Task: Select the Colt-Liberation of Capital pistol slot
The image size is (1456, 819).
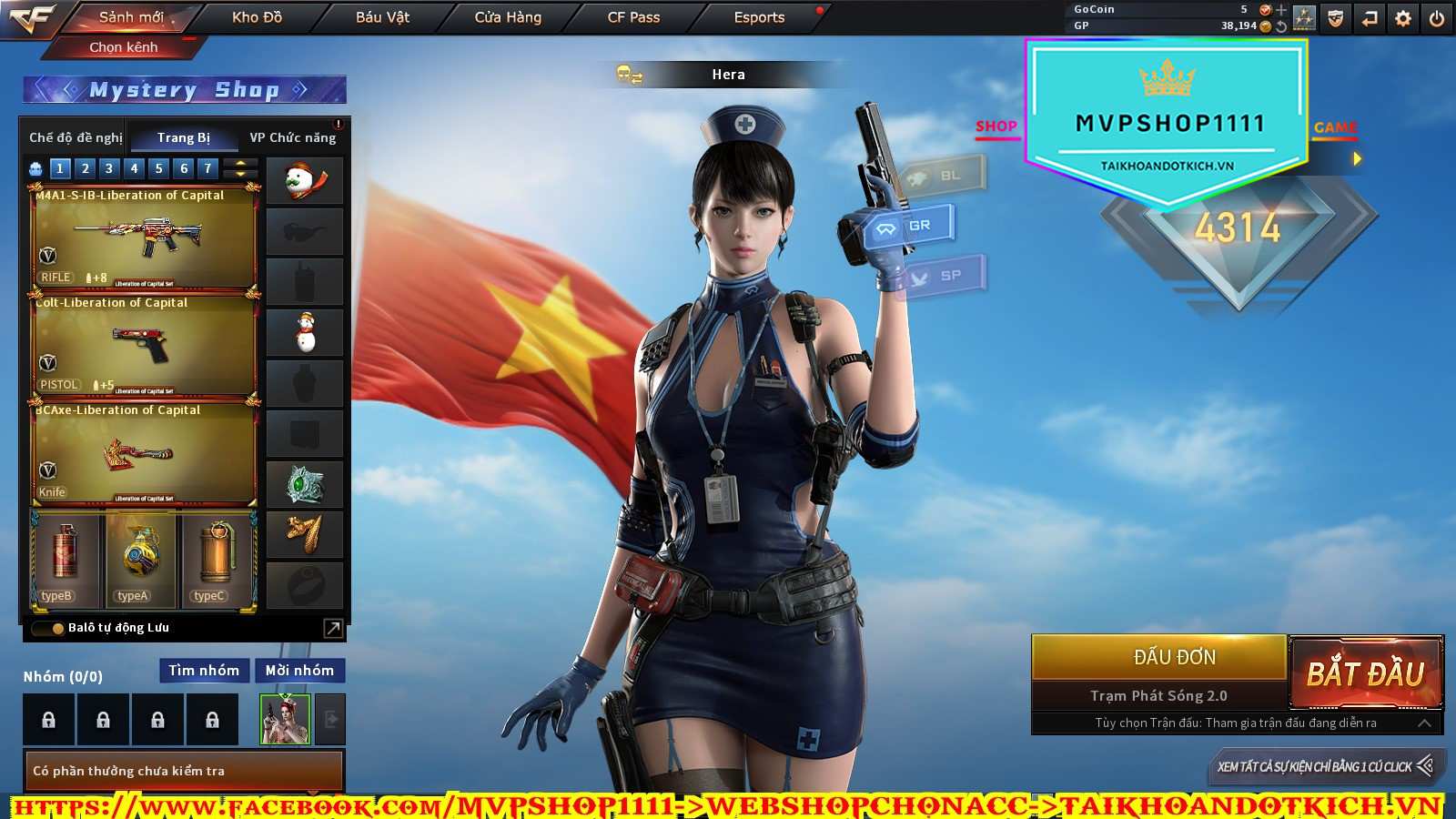Action: (x=144, y=346)
